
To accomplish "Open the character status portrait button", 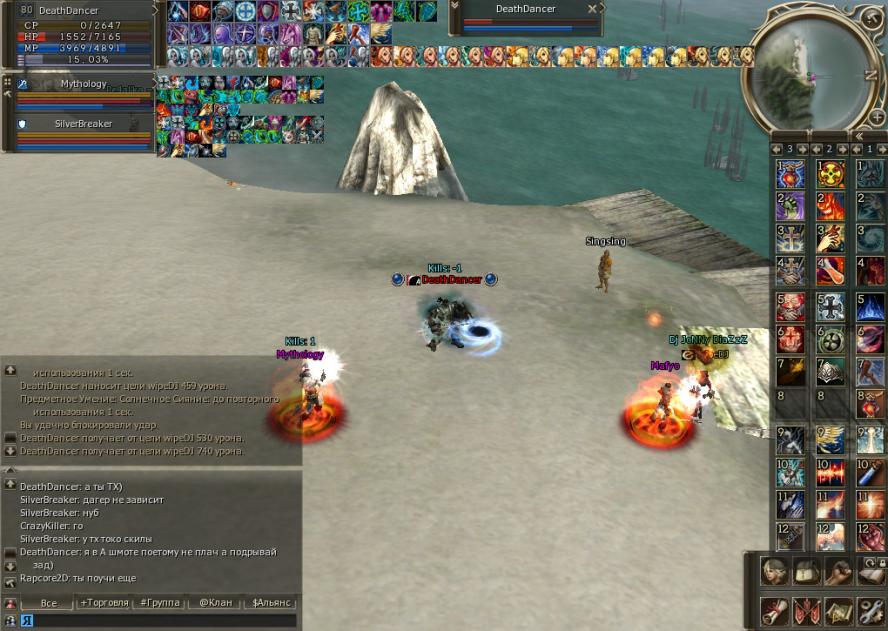I will click(773, 571).
